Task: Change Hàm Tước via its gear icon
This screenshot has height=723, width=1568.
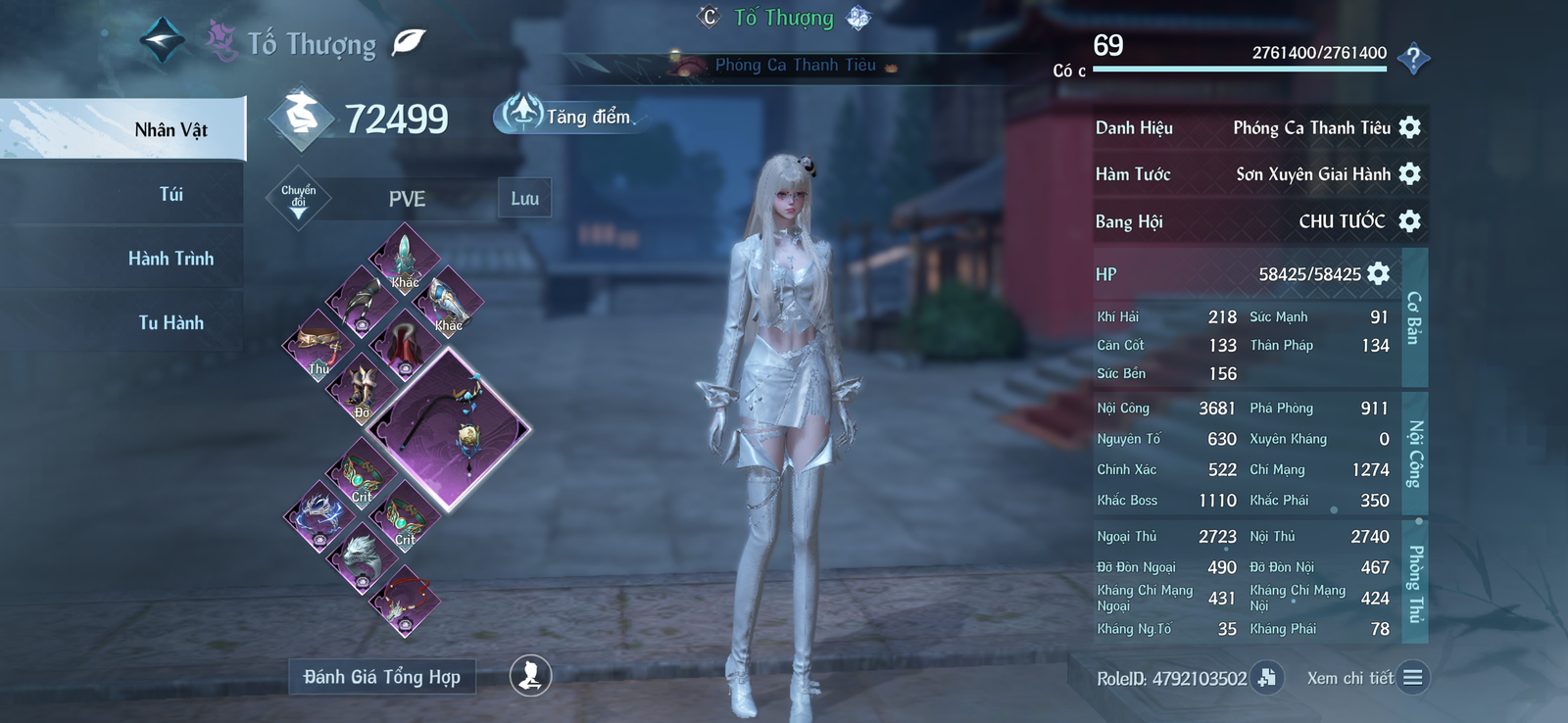Action: pyautogui.click(x=1409, y=174)
